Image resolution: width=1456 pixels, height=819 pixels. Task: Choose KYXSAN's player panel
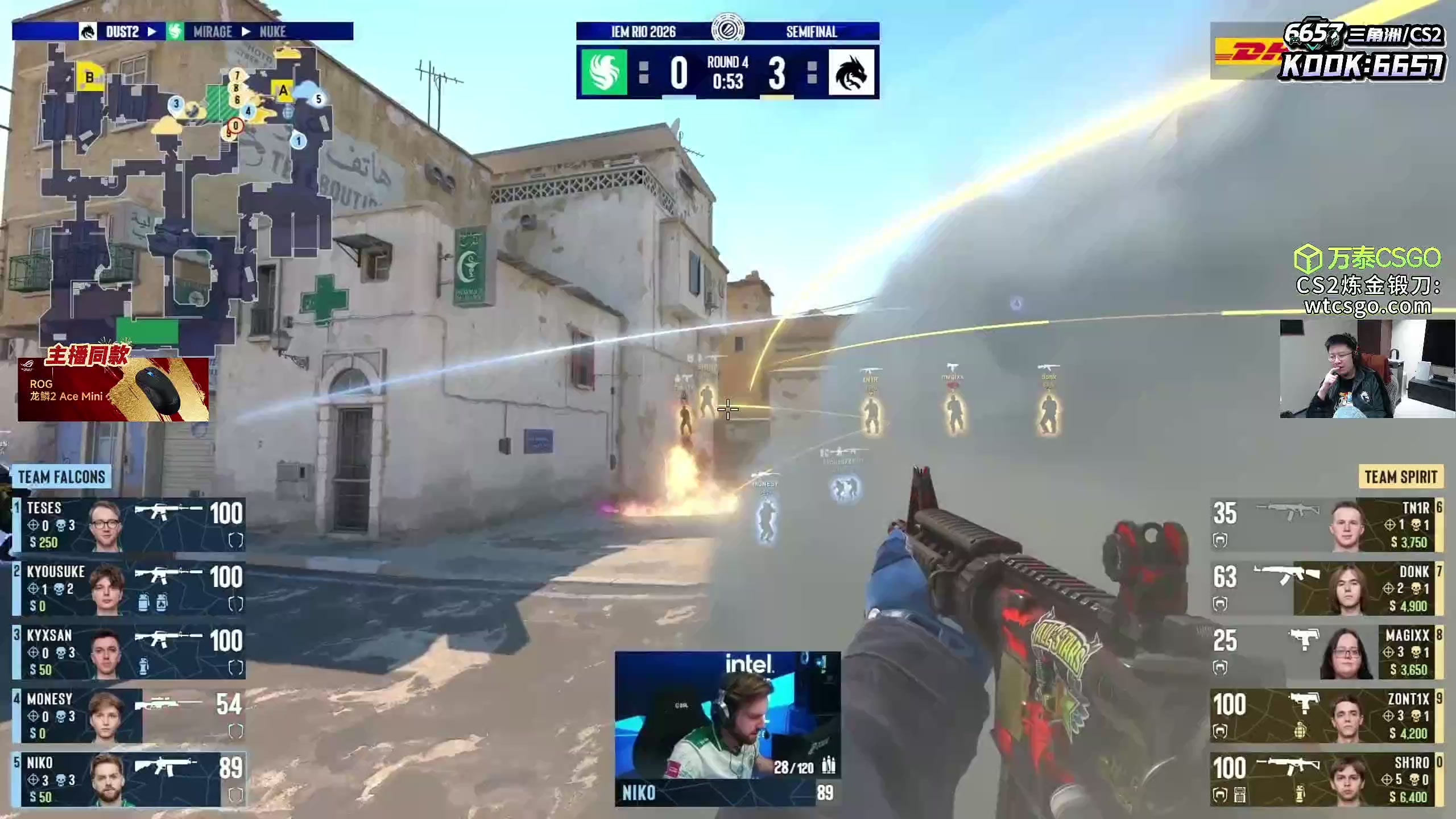[x=129, y=652]
